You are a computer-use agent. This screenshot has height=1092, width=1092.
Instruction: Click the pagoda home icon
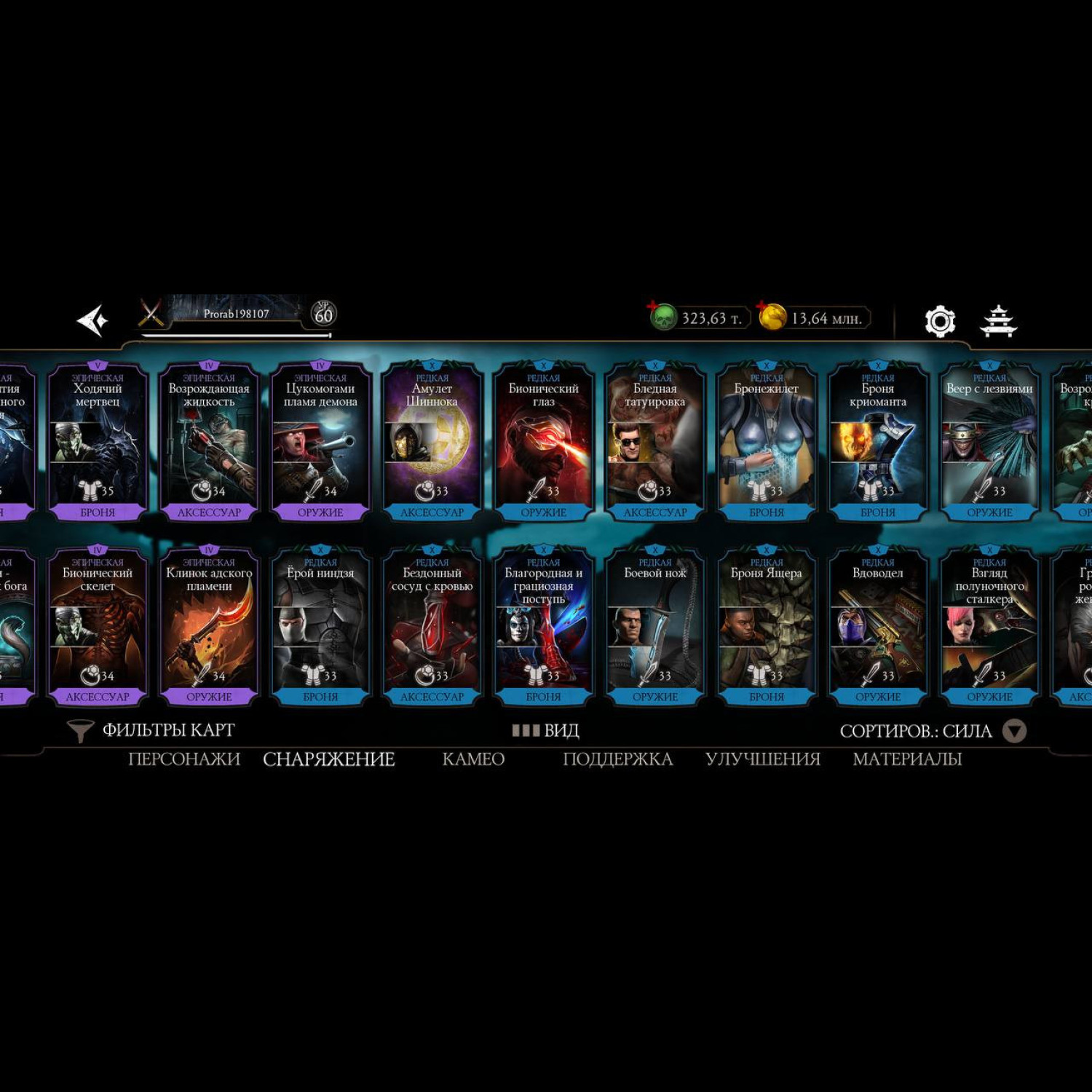point(998,321)
